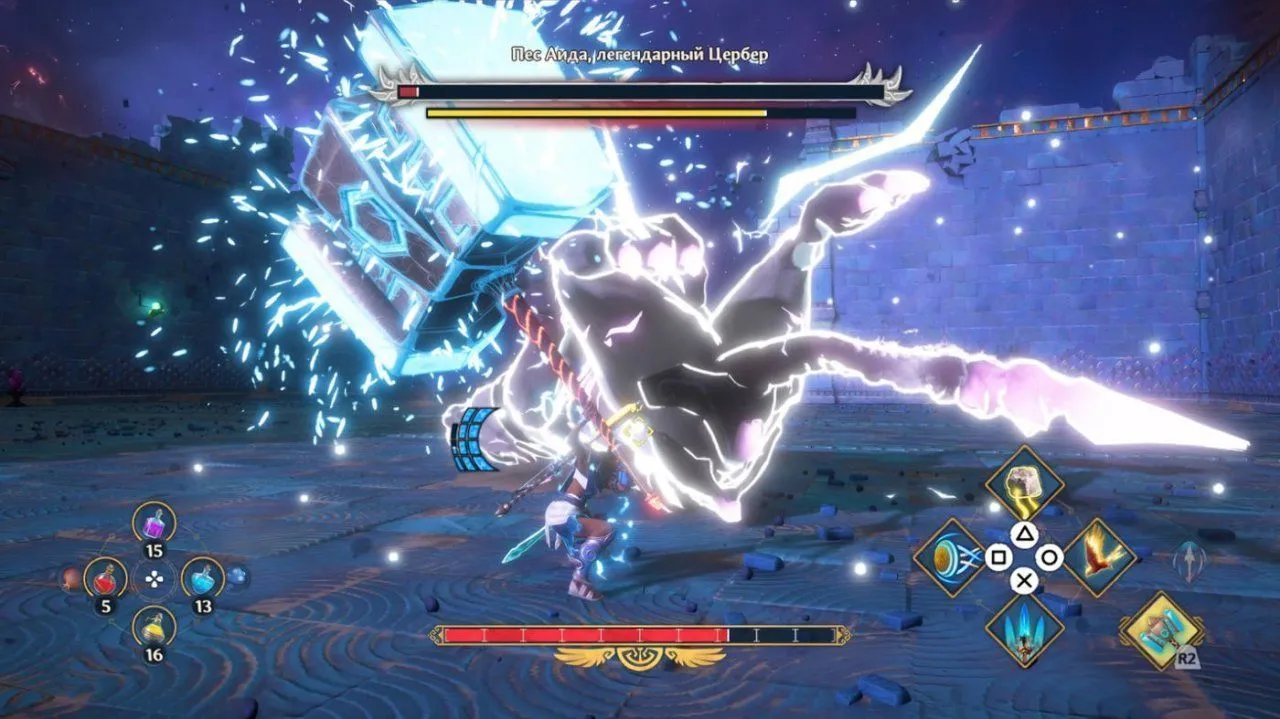Select the faded upward arrow icon

pos(1188,561)
